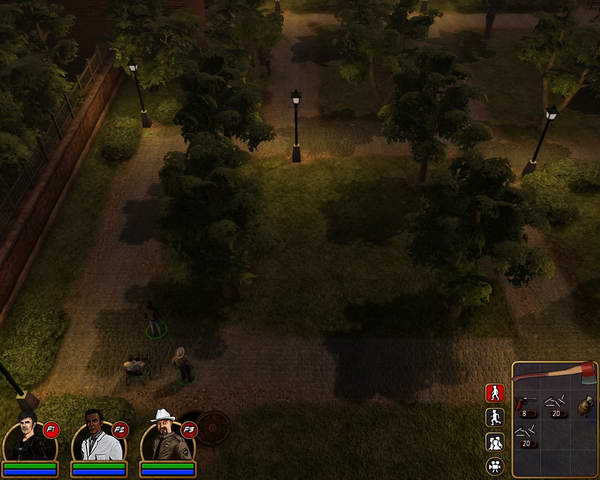Select the grenade item in inventory

pyautogui.click(x=584, y=406)
